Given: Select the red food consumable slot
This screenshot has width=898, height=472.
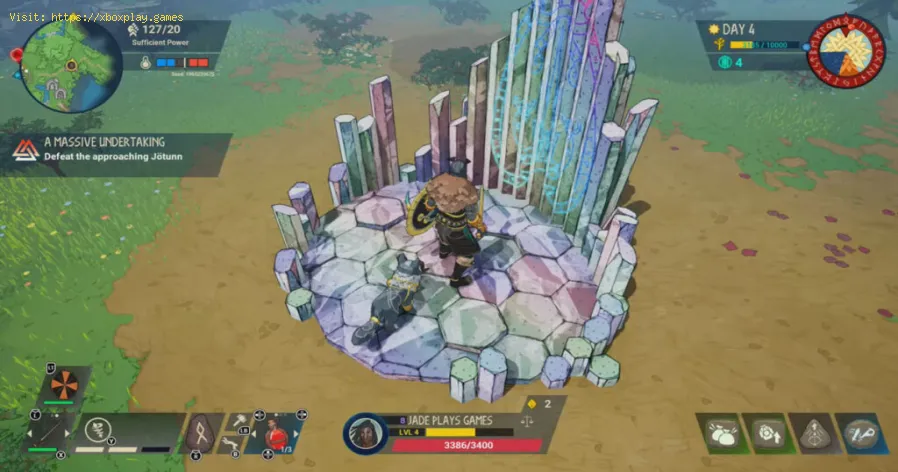Looking at the screenshot, I should pyautogui.click(x=275, y=434).
